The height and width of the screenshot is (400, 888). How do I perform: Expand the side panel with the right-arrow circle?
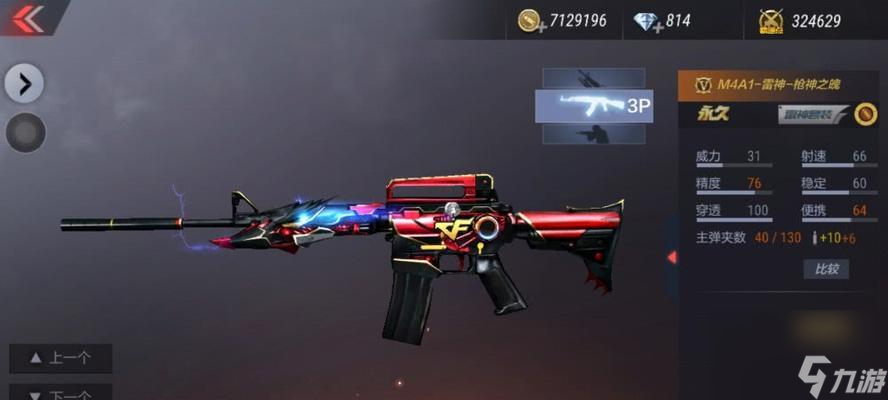coord(24,82)
